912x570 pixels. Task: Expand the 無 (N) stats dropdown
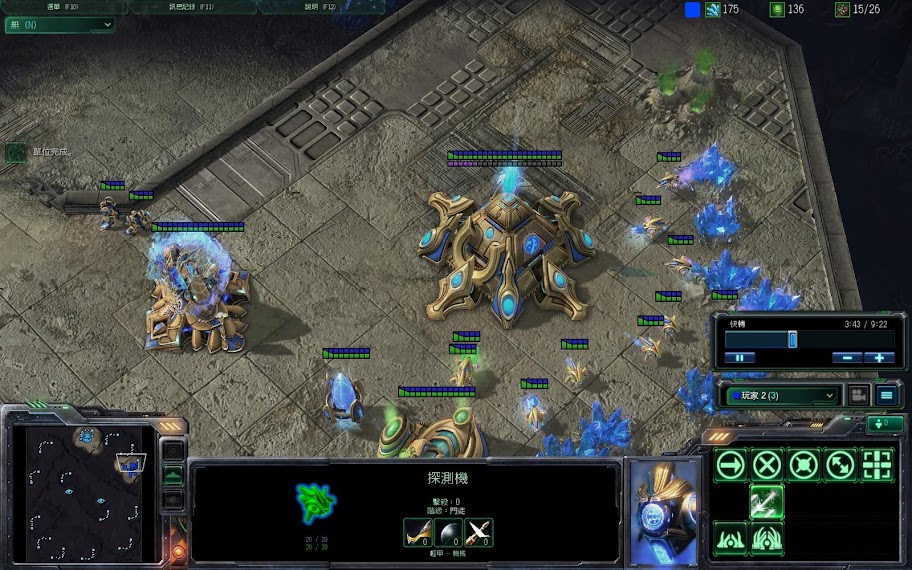pos(60,25)
